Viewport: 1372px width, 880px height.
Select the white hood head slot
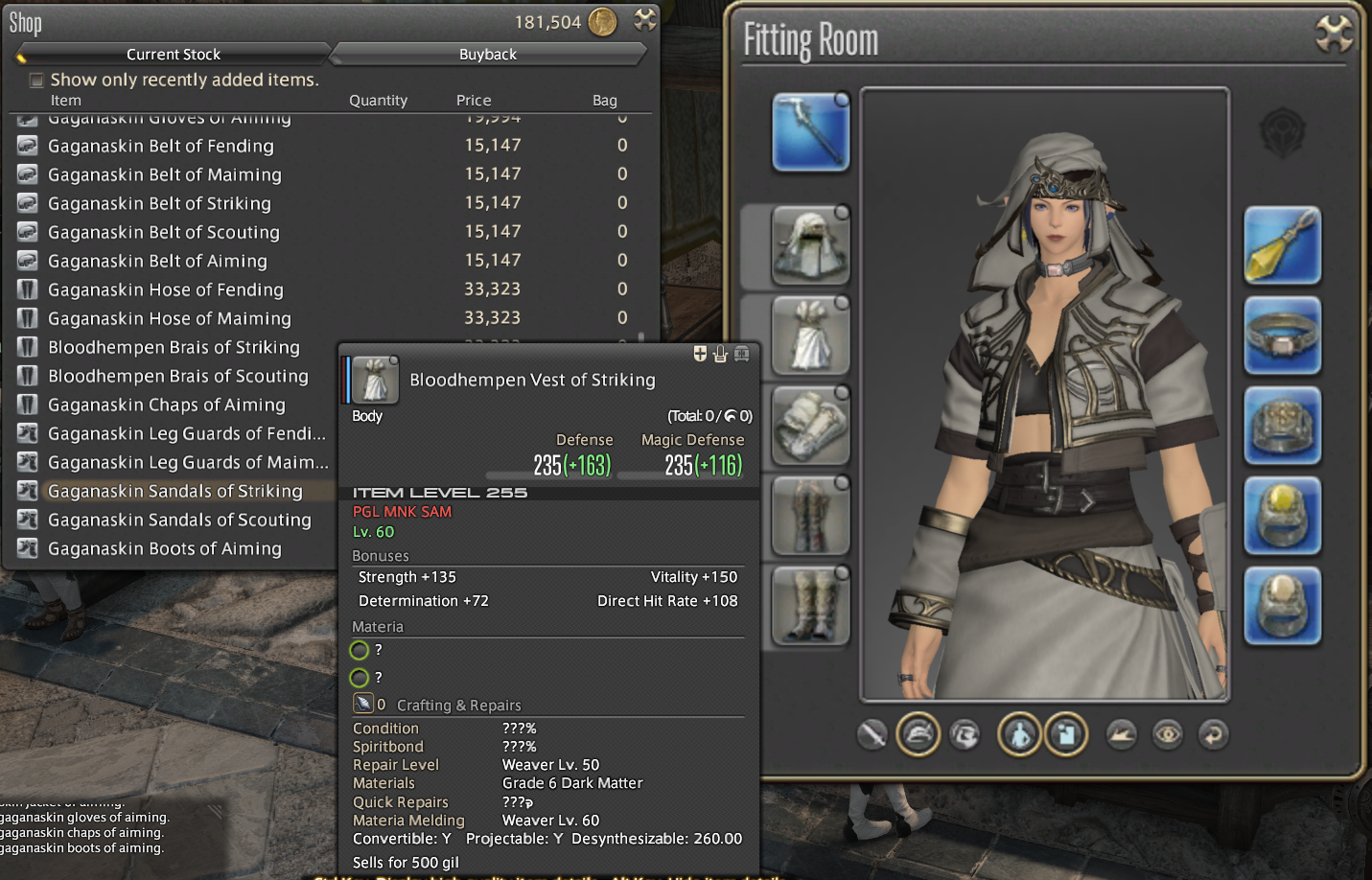[810, 245]
